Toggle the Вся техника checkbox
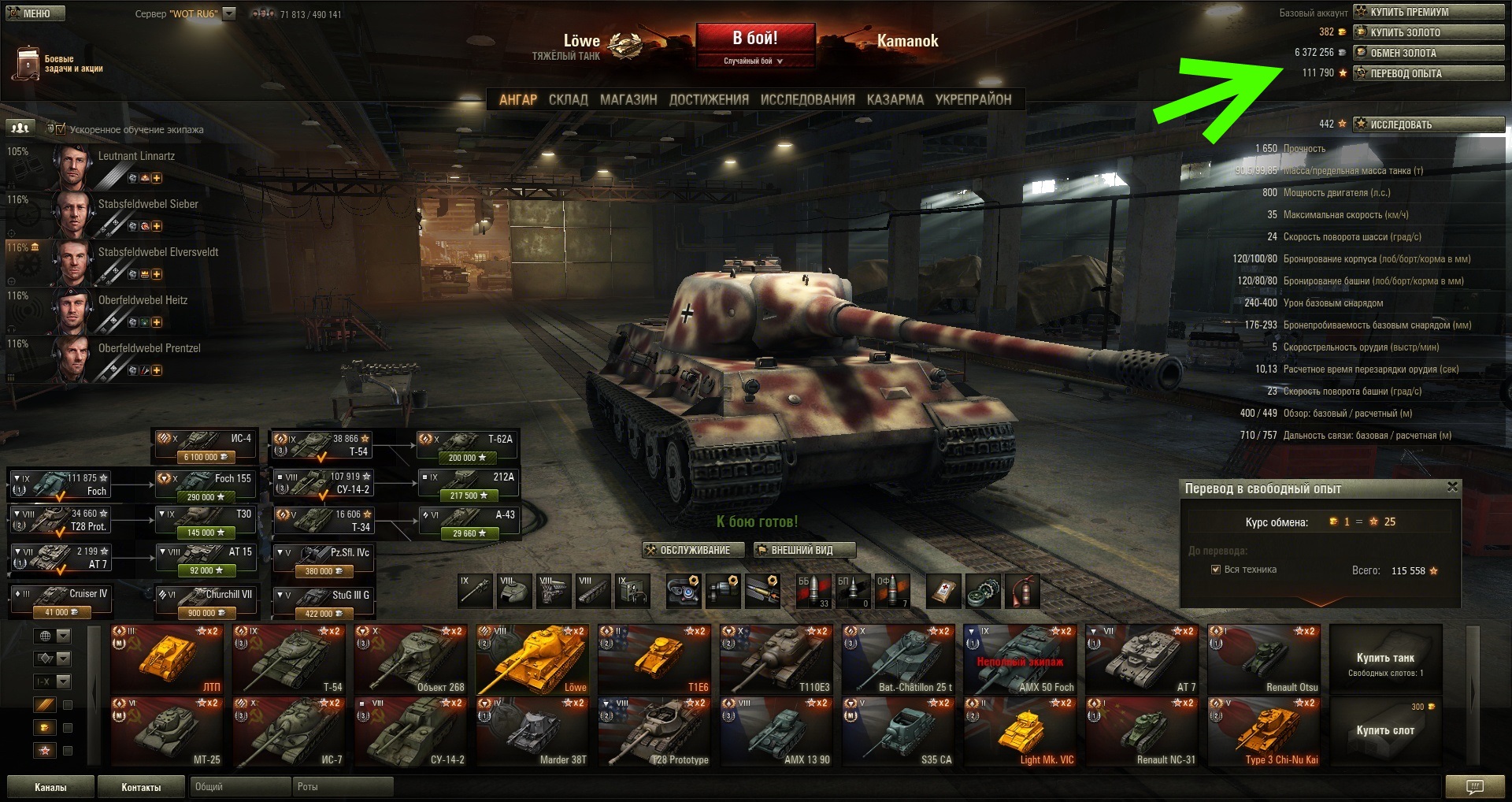Image resolution: width=1512 pixels, height=802 pixels. [1216, 570]
